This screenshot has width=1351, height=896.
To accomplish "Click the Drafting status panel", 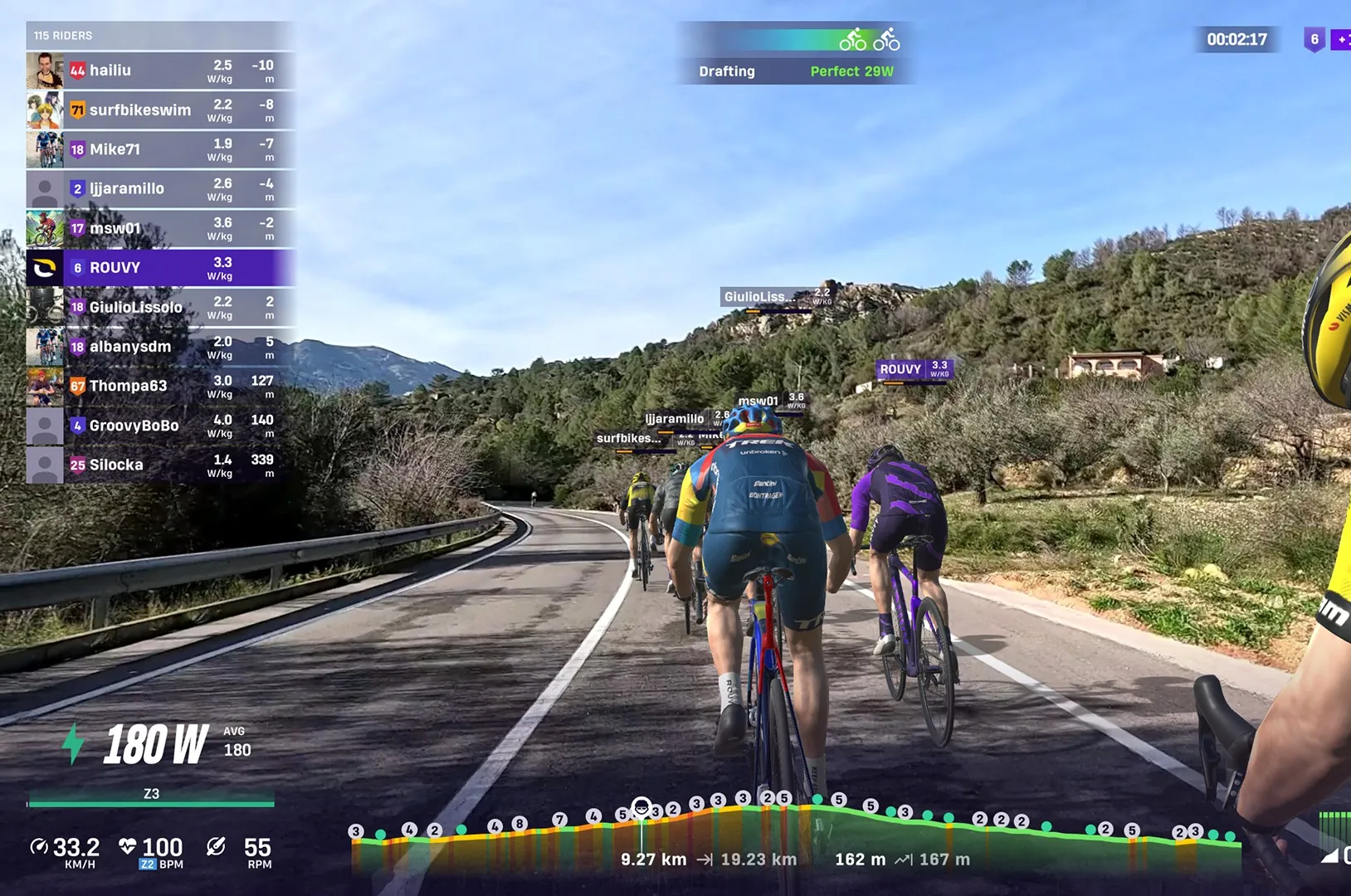I will pos(795,55).
